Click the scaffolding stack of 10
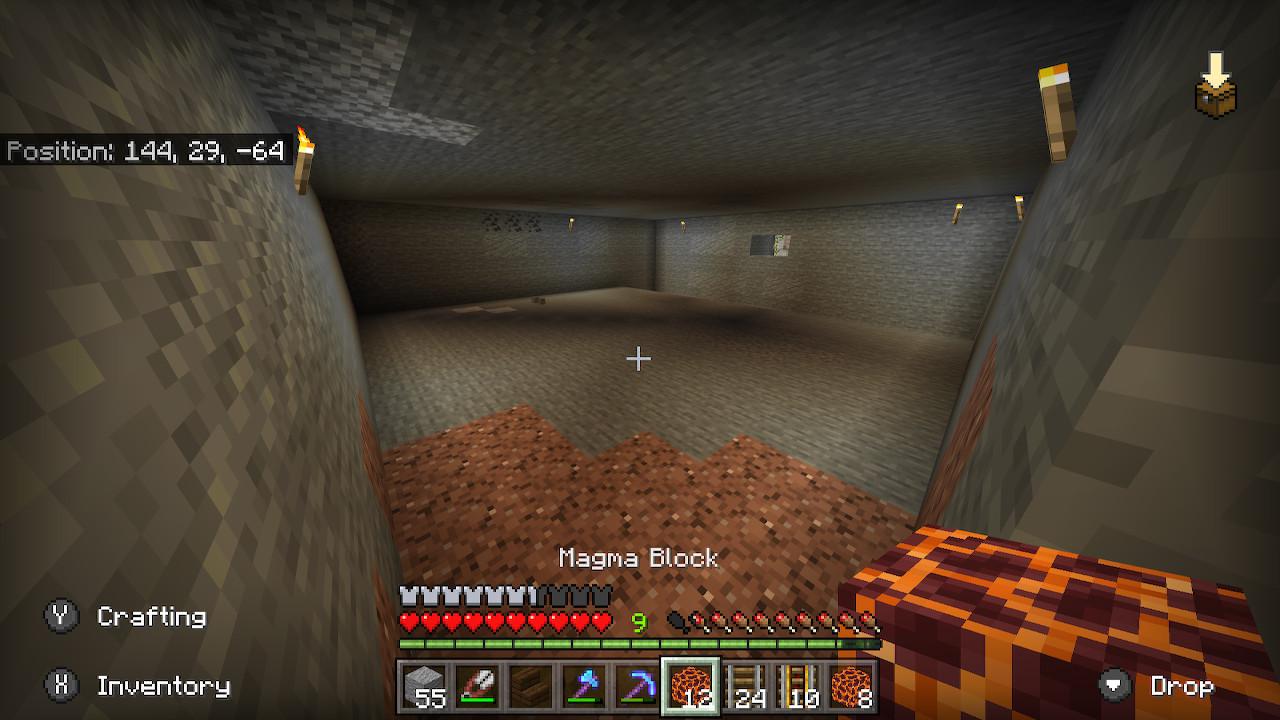The image size is (1280, 720). pos(800,688)
